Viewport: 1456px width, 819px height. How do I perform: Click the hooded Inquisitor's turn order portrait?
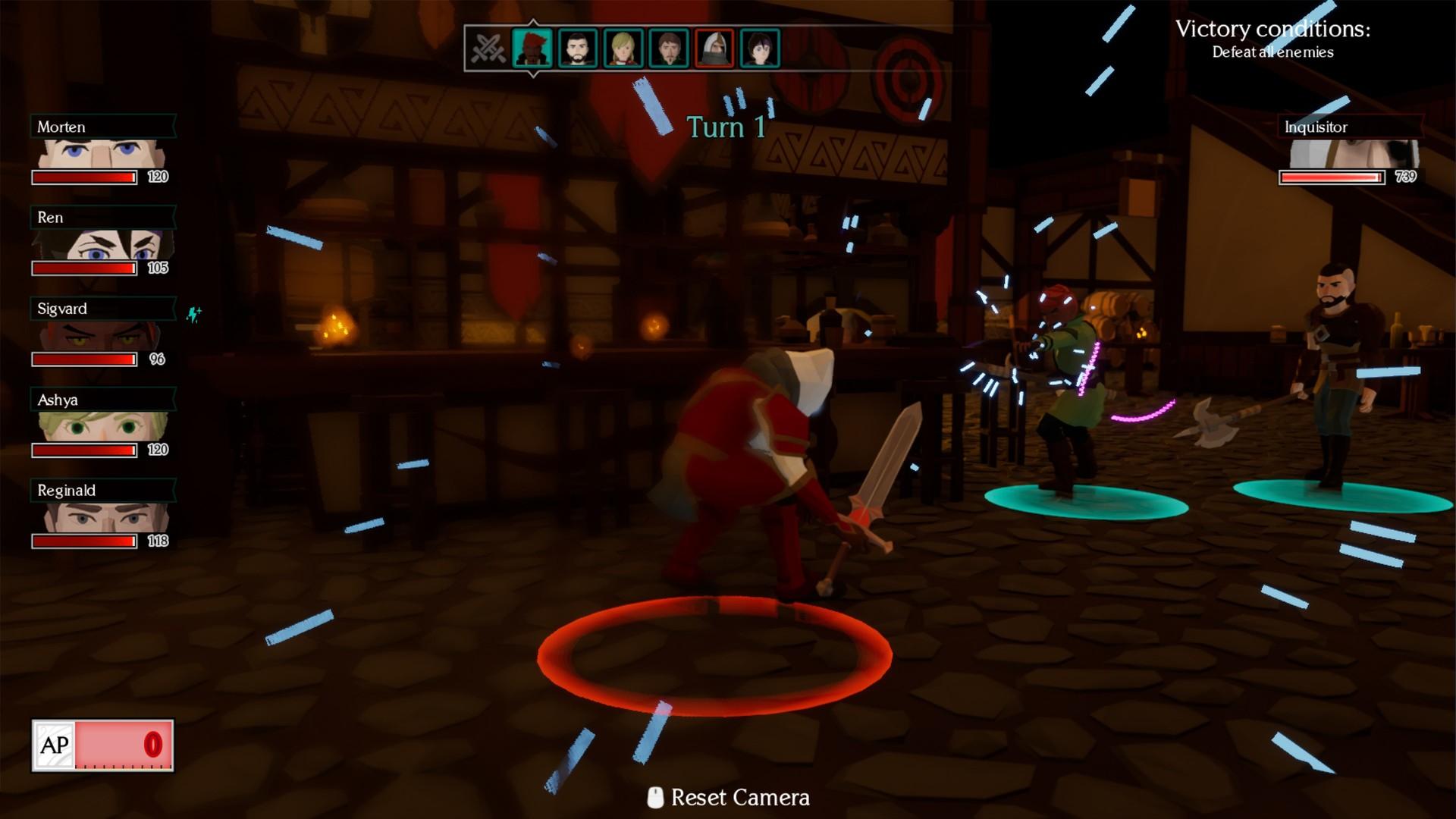coord(714,49)
